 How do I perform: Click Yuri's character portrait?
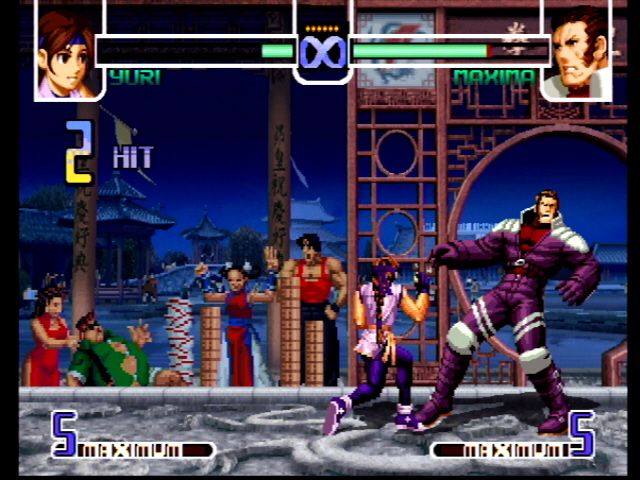(68, 52)
